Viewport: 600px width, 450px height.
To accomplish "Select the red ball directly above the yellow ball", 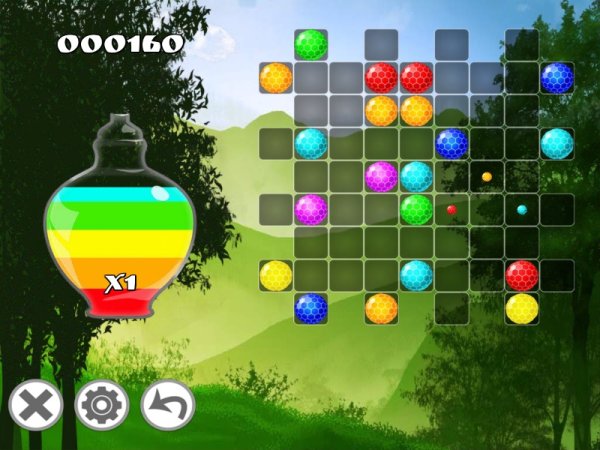I will tap(521, 275).
